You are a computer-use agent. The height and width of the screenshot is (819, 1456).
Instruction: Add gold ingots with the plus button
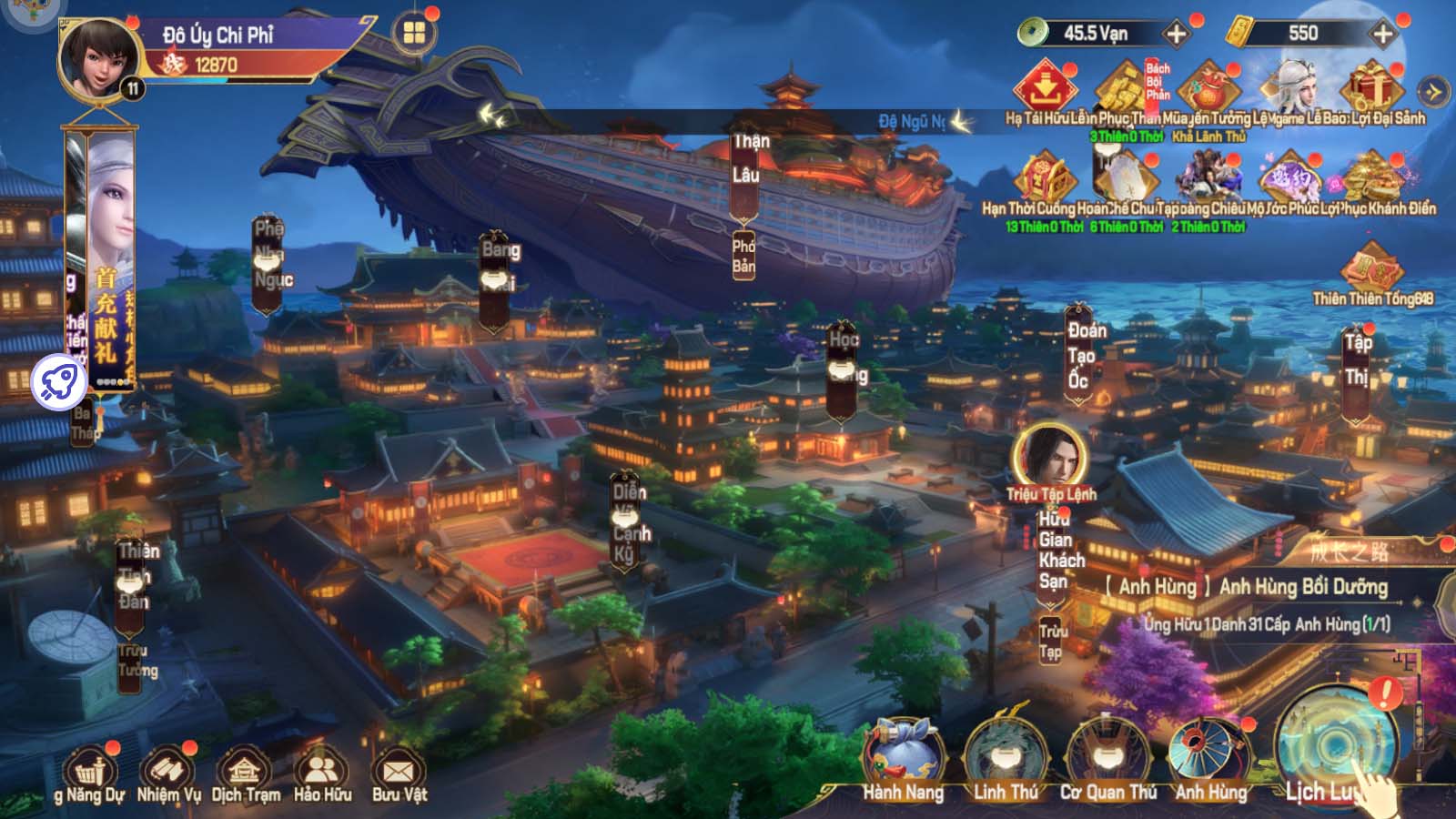[1382, 35]
